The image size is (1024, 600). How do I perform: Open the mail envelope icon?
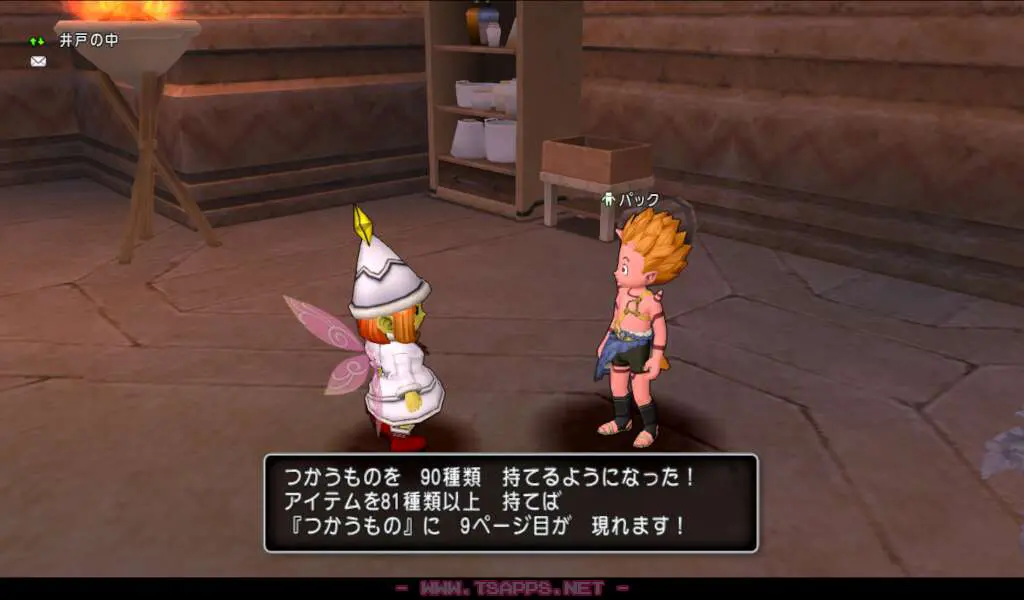38,62
